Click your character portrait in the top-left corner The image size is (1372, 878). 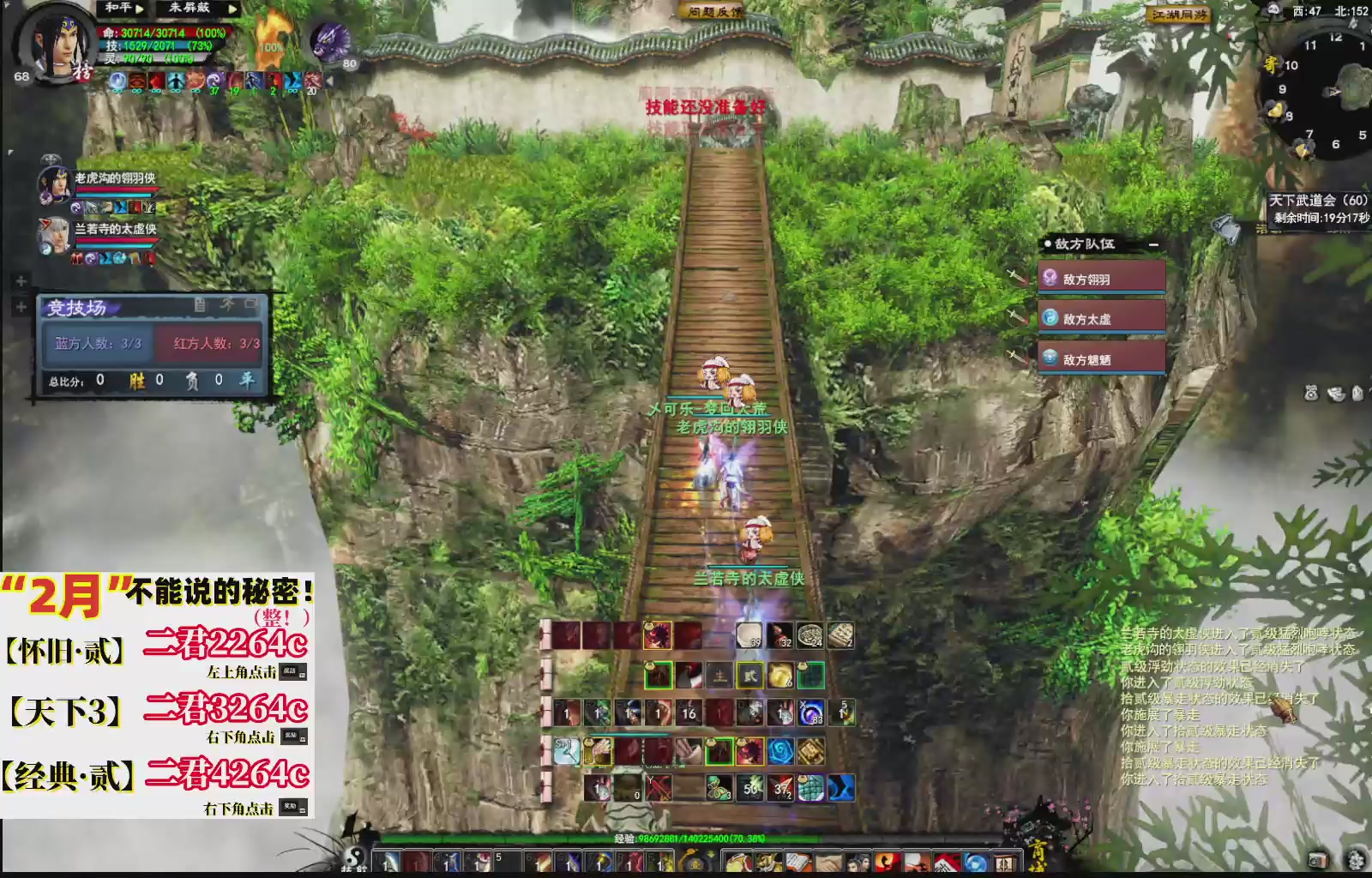pos(60,47)
